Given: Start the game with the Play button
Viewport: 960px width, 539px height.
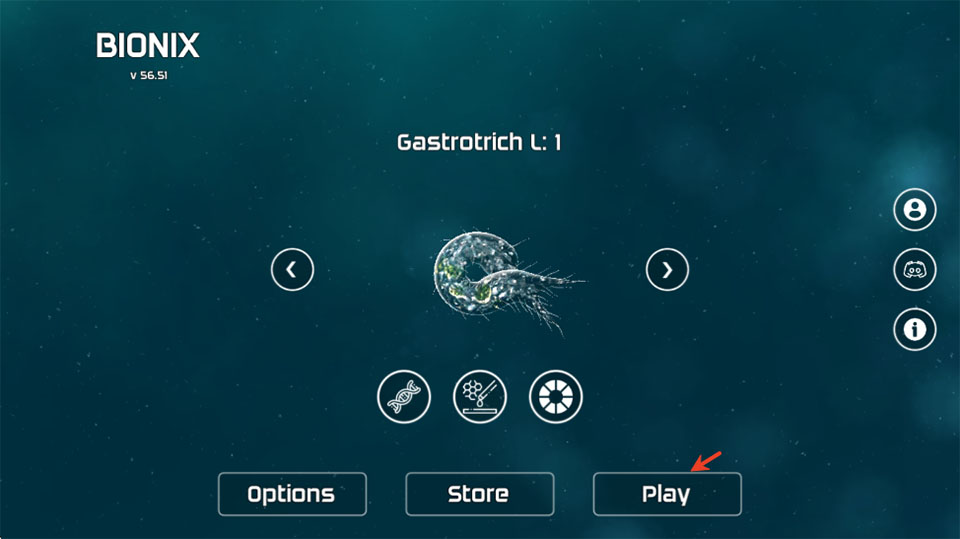Looking at the screenshot, I should tap(666, 494).
